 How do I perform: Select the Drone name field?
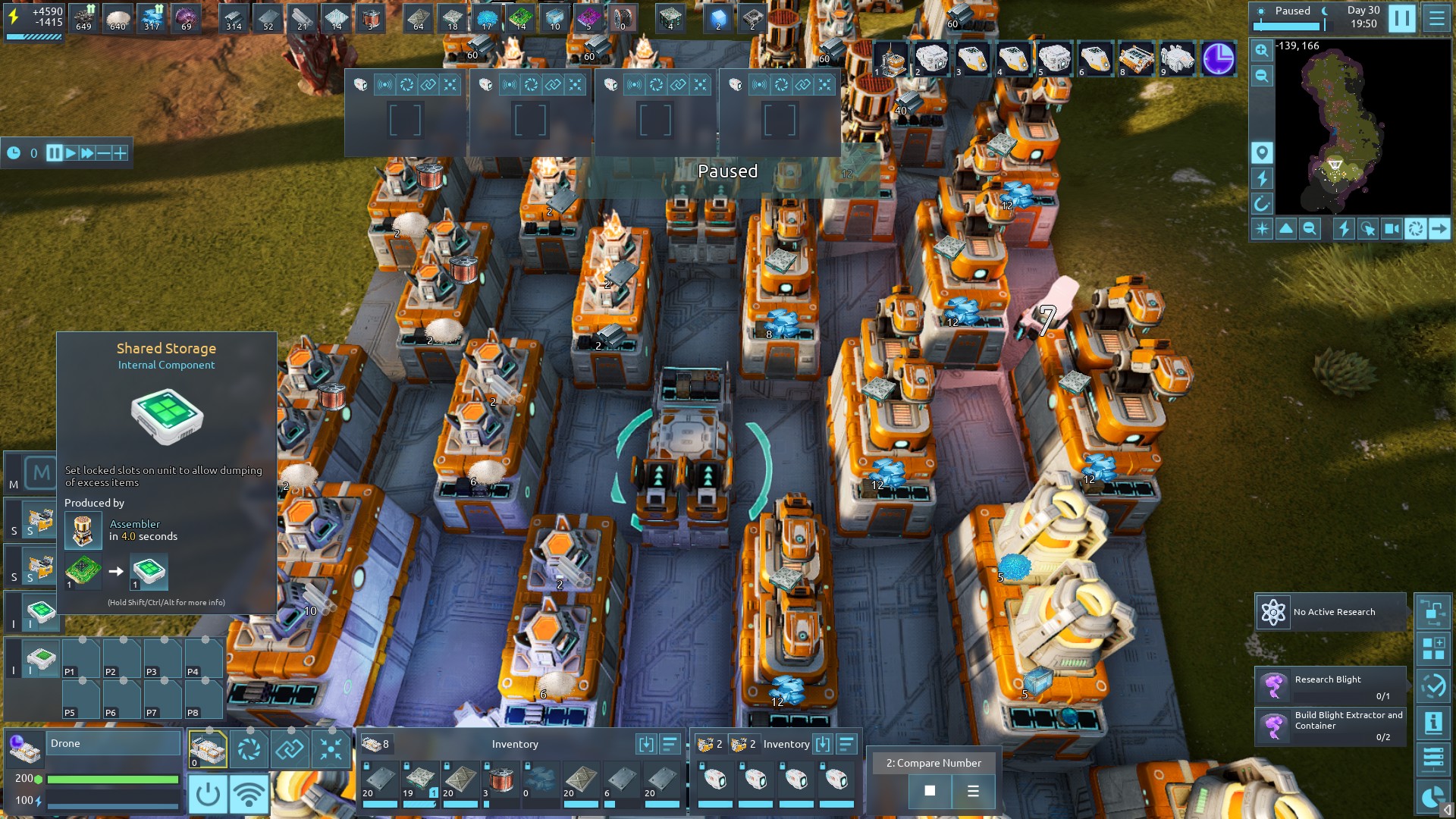114,743
